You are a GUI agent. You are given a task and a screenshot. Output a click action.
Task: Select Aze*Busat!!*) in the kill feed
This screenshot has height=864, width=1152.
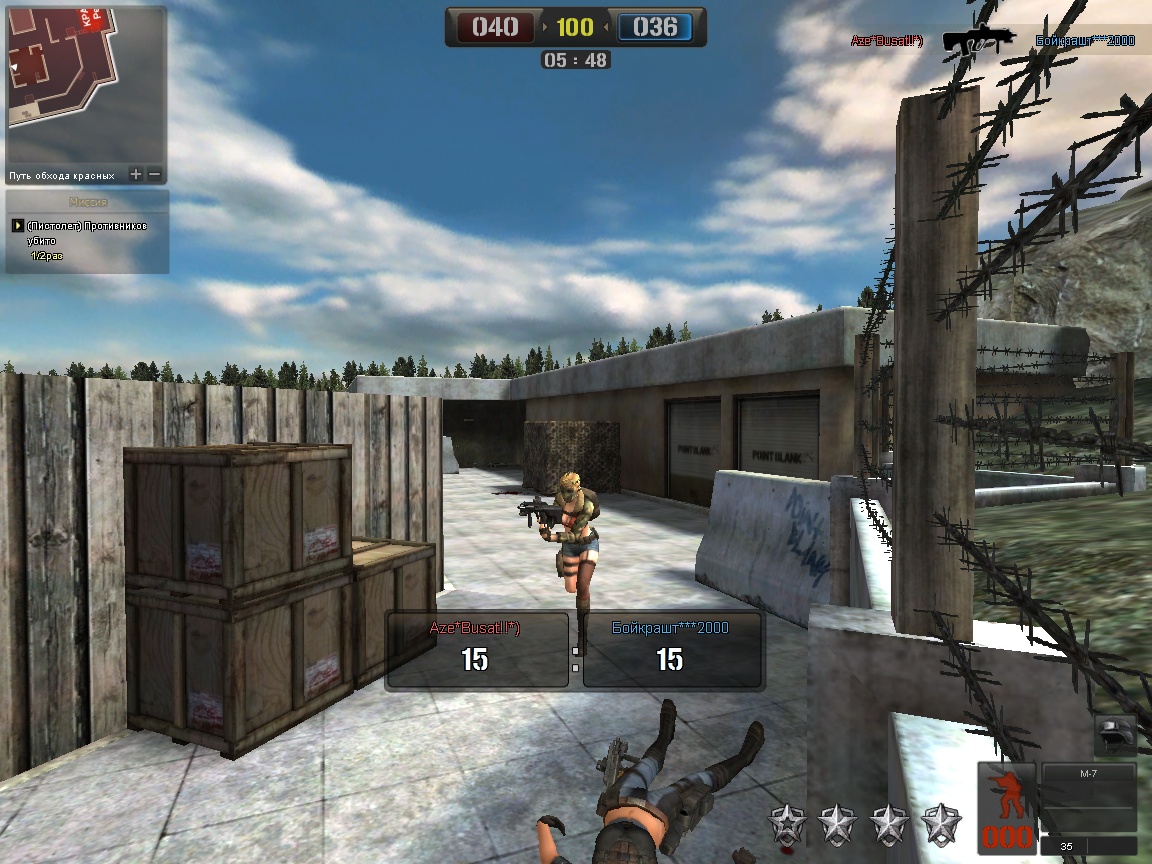point(886,41)
